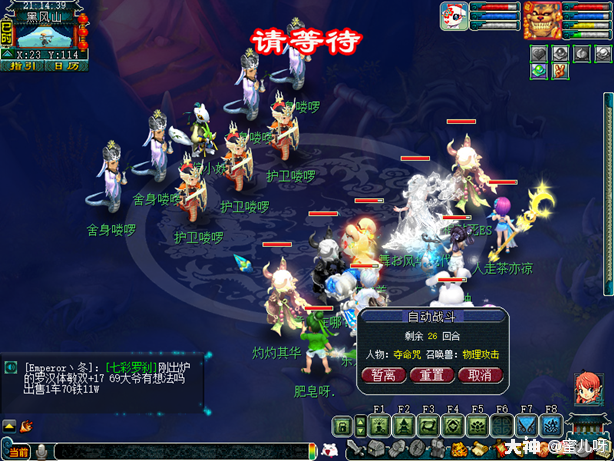Cancel auto-battle with the 取消 button
The width and height of the screenshot is (614, 461).
point(478,375)
